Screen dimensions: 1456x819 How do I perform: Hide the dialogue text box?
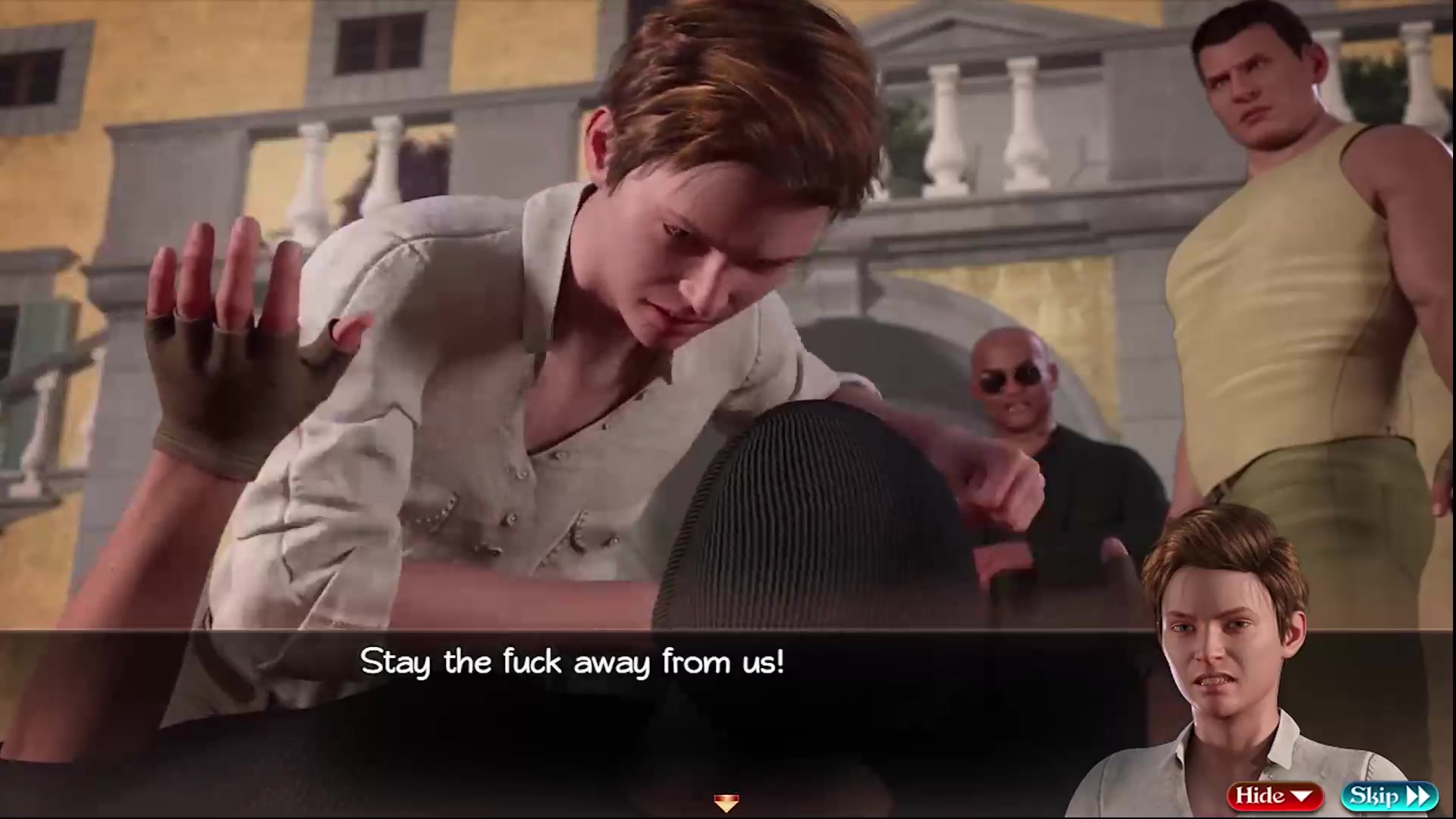pos(1274,795)
